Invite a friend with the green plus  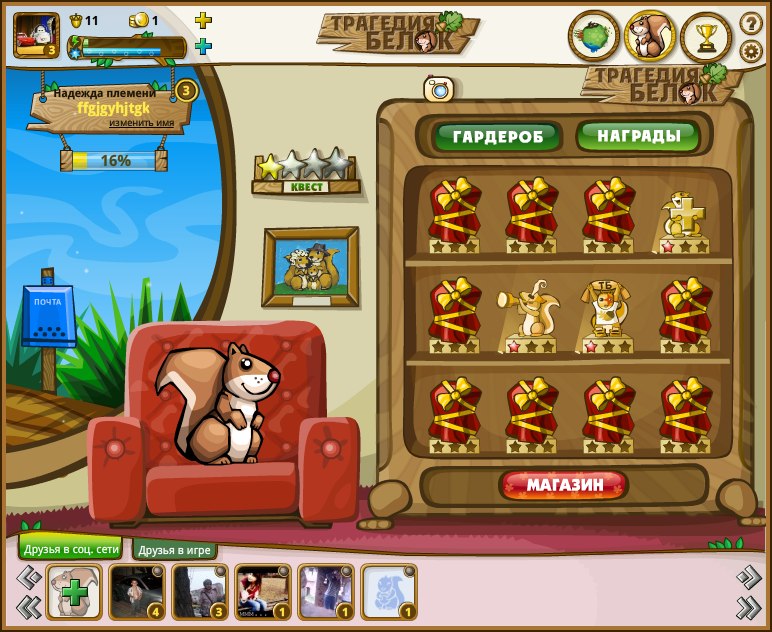72,592
